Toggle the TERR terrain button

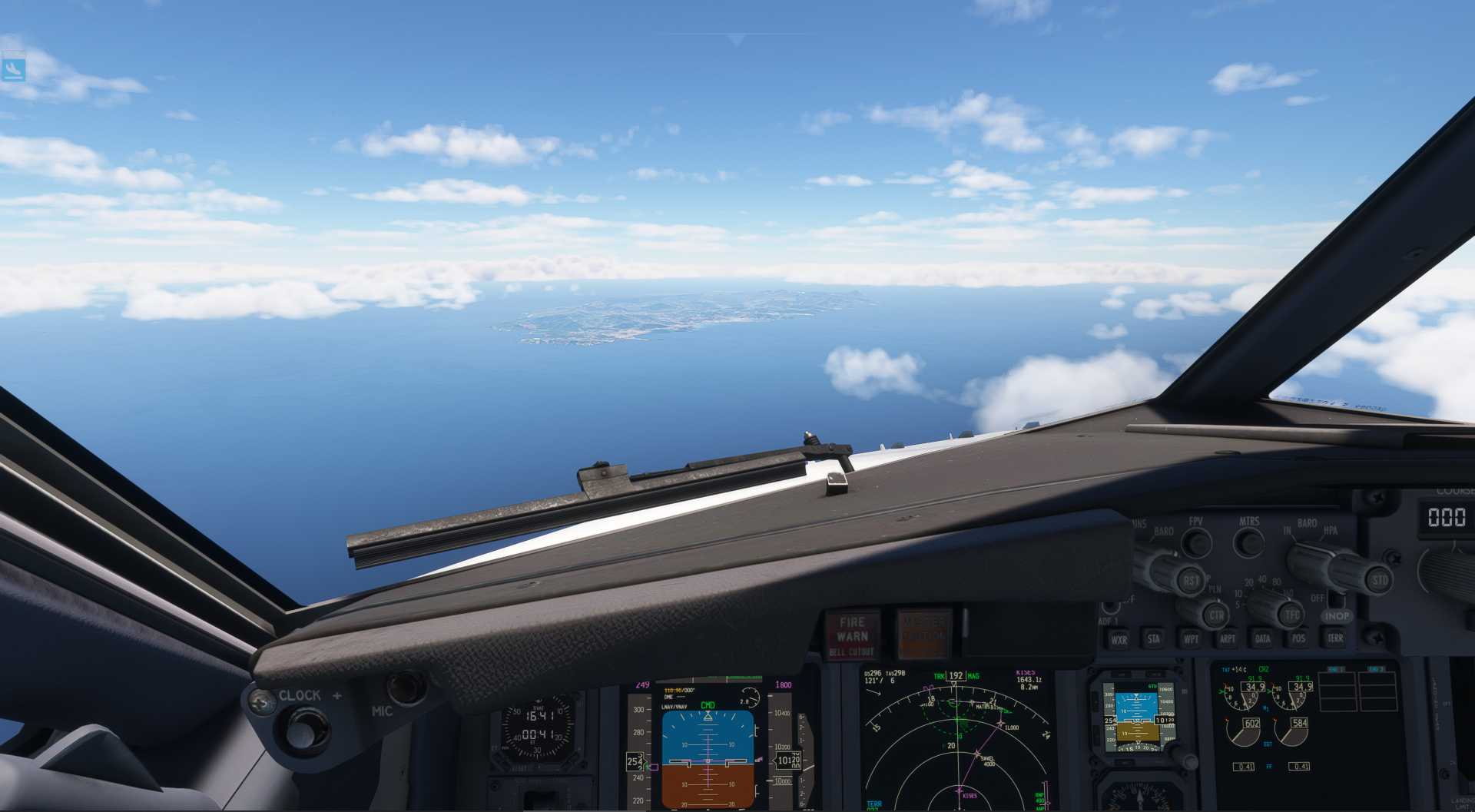1335,638
